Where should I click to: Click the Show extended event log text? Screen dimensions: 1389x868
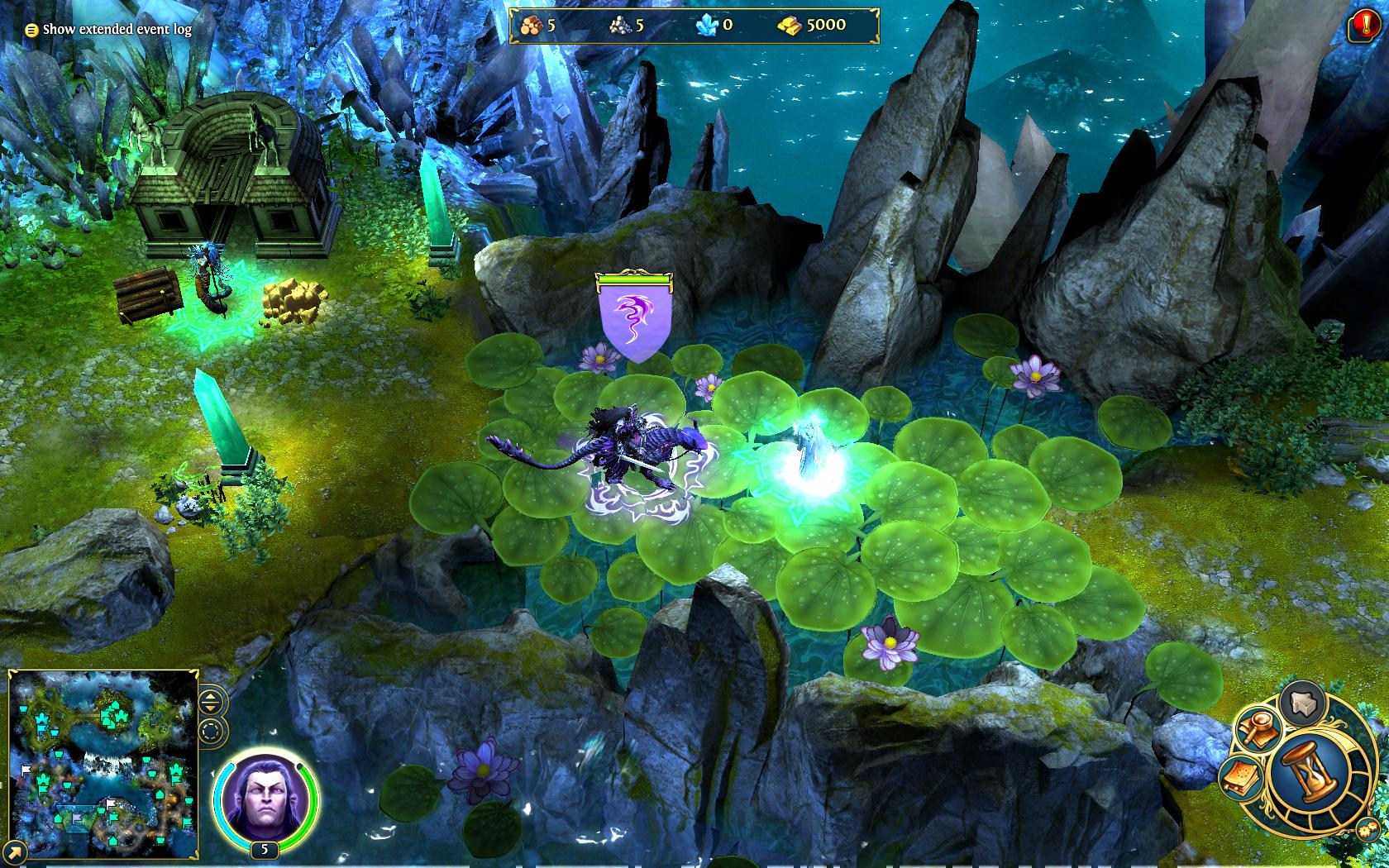point(118,28)
